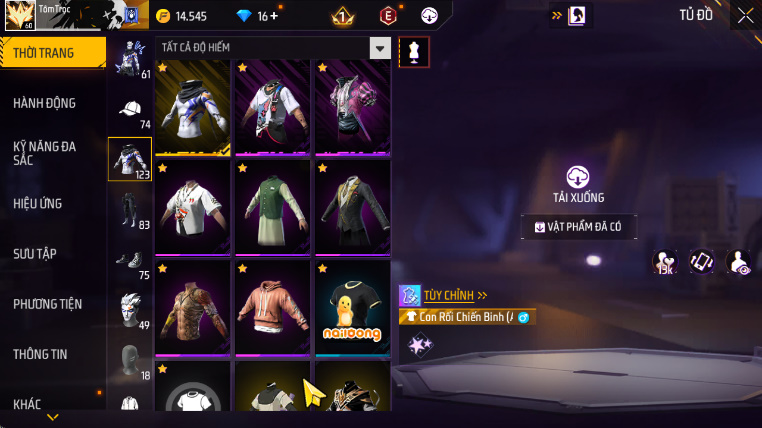762x428 pixels.
Task: Close the wardrobe with the X button
Action: (x=745, y=15)
